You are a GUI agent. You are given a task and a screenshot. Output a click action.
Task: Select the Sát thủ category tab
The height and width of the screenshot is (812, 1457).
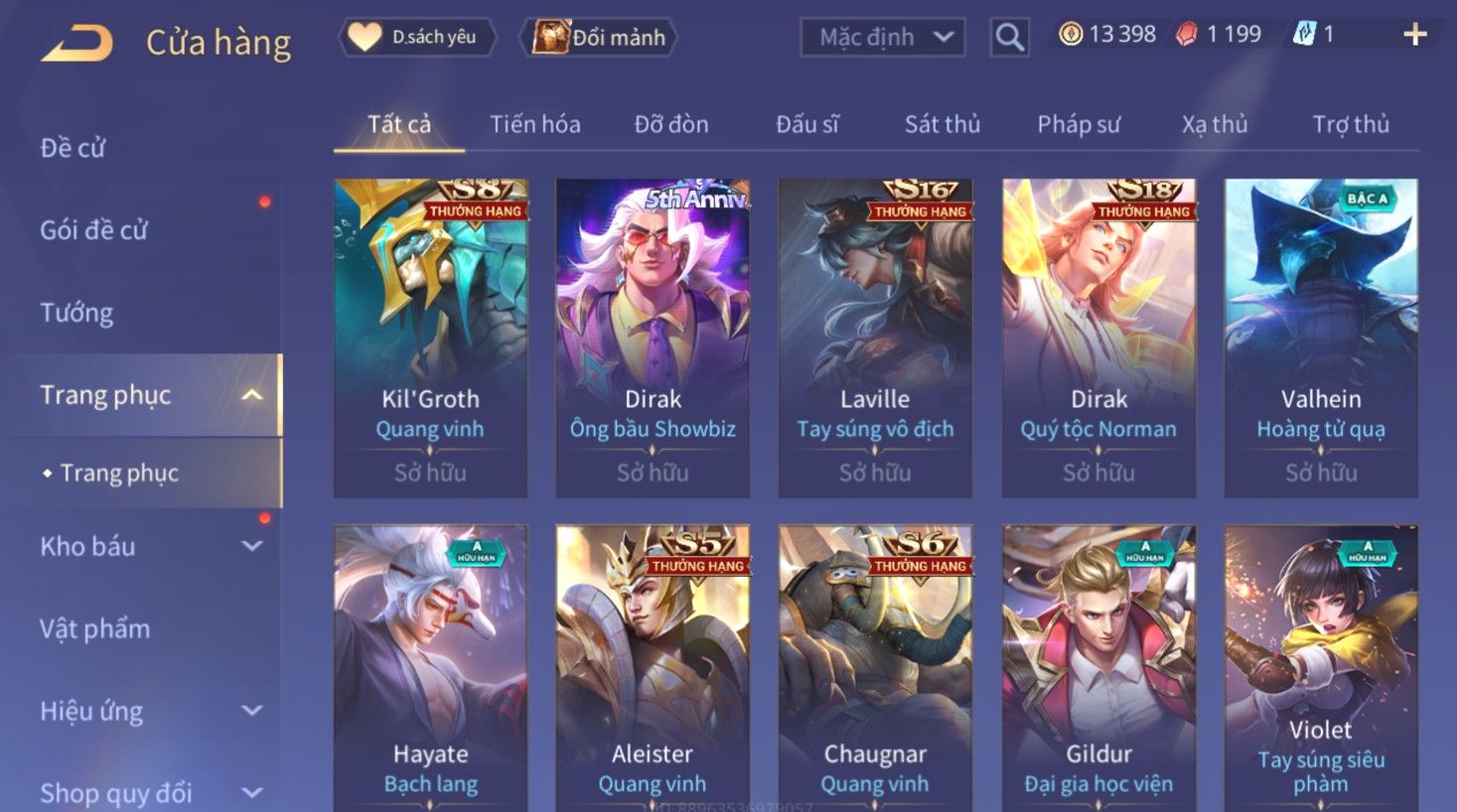click(x=942, y=124)
